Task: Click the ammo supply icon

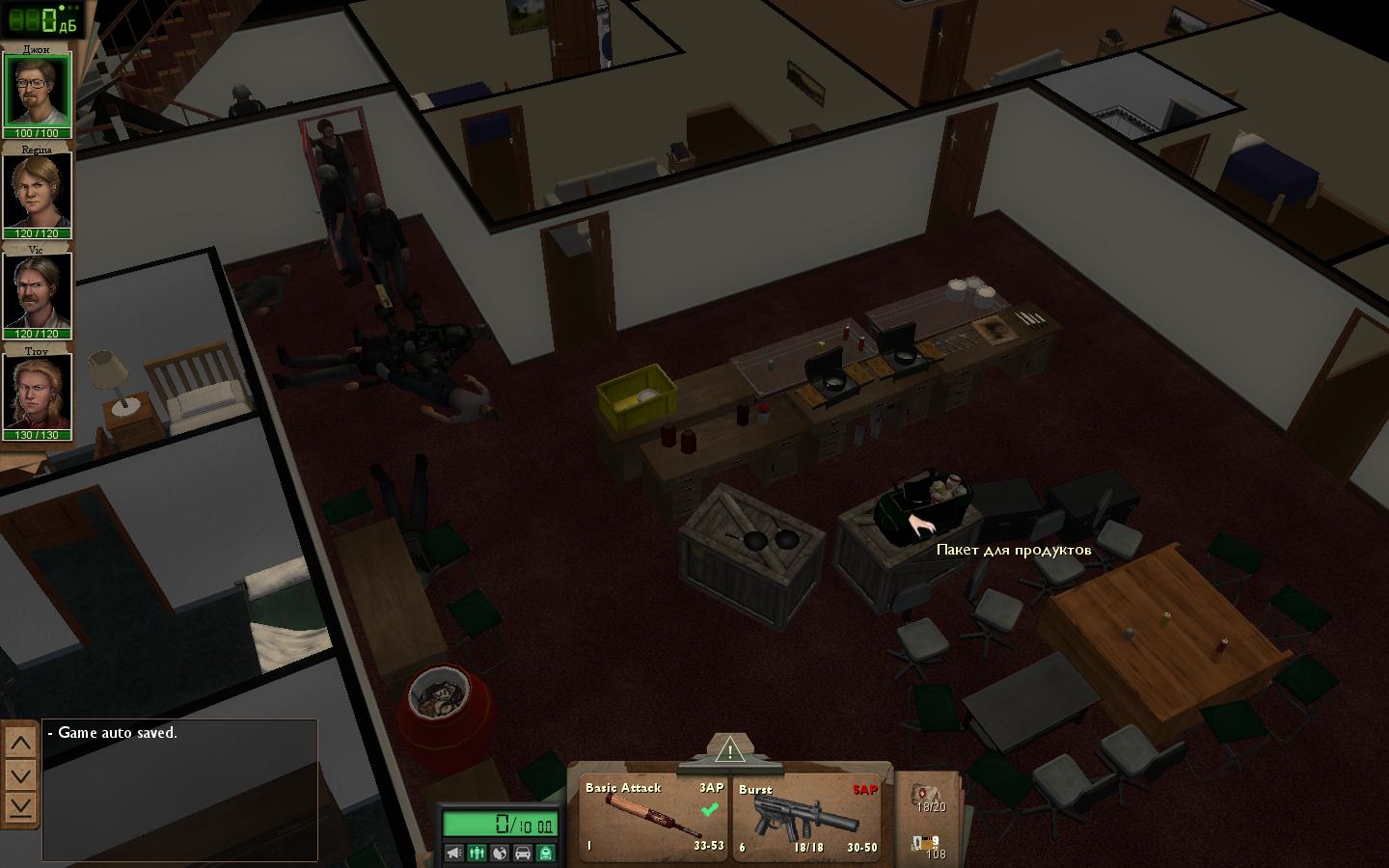Action: pos(929,846)
